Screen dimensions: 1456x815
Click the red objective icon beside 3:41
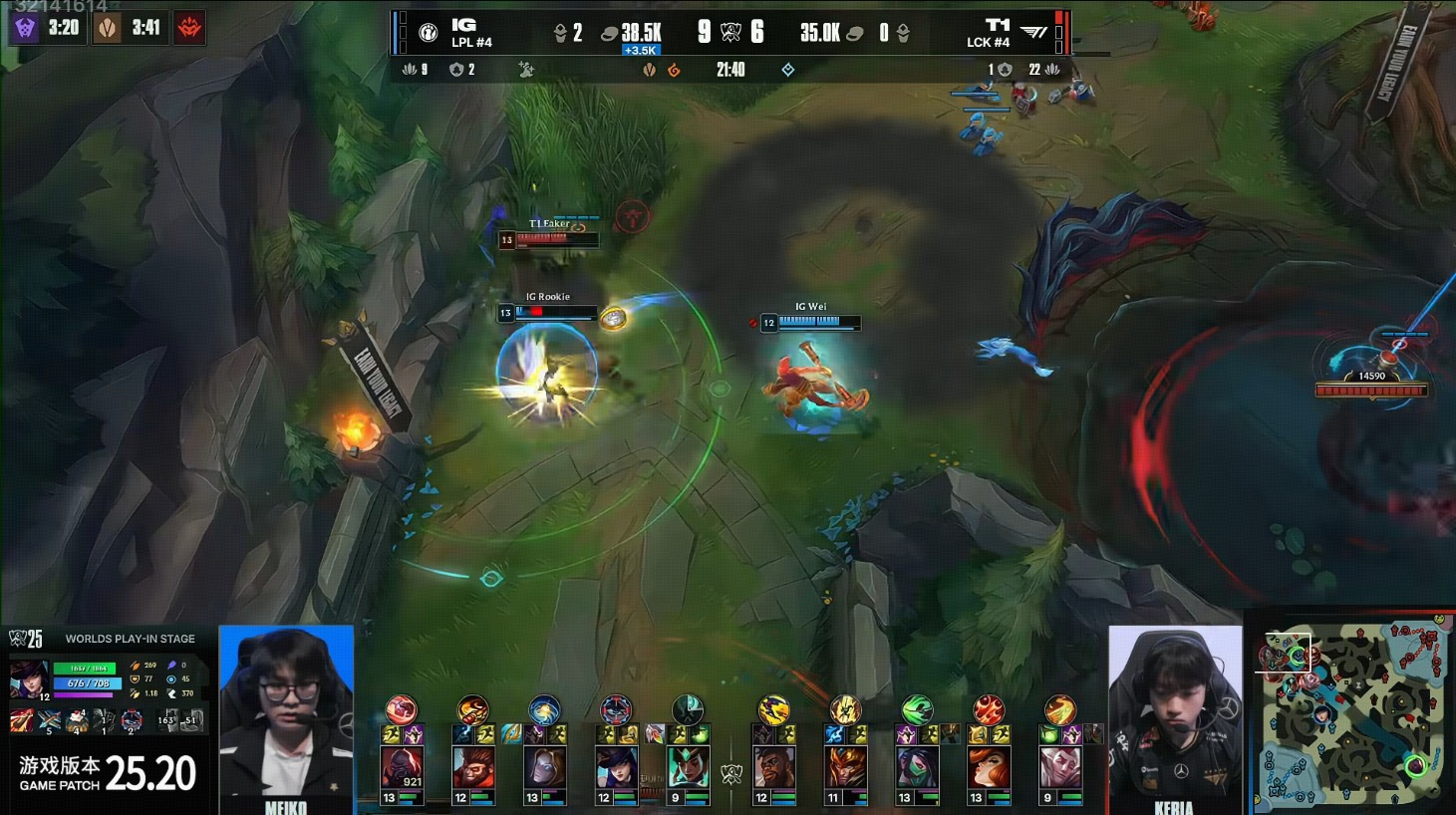(x=189, y=28)
